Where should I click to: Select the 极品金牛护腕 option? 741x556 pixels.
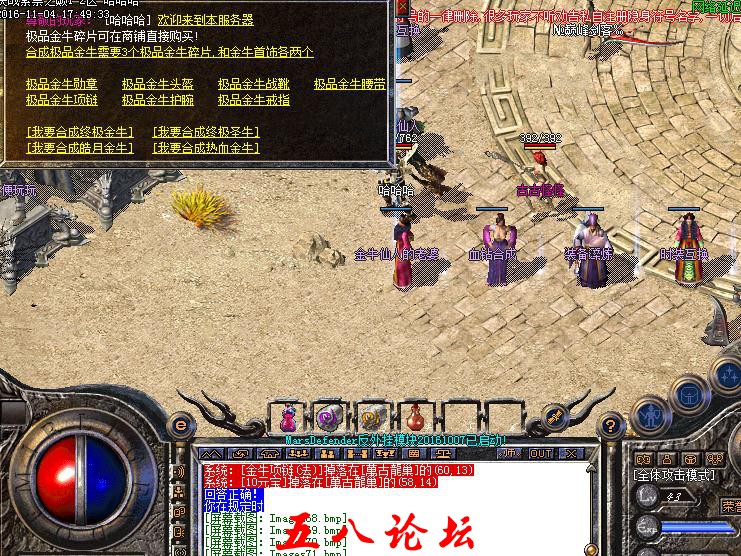(x=158, y=100)
